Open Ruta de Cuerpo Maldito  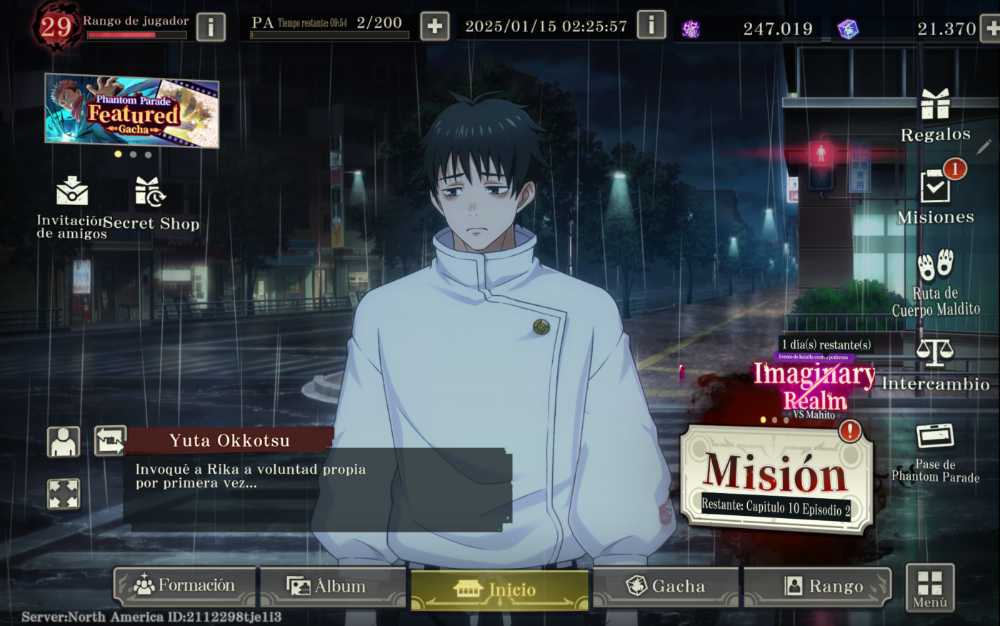pos(935,282)
